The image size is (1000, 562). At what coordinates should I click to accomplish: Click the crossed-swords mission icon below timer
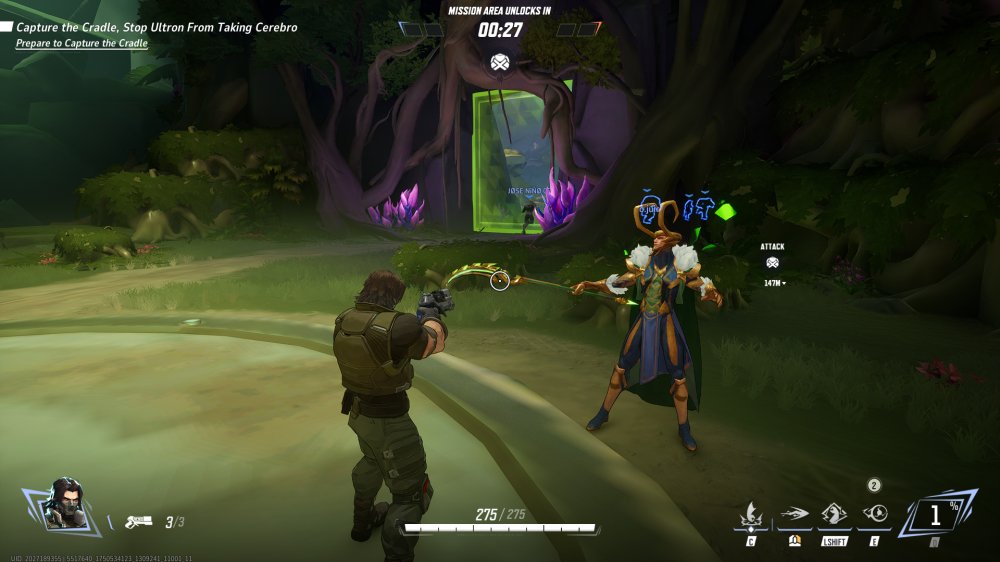[x=500, y=63]
